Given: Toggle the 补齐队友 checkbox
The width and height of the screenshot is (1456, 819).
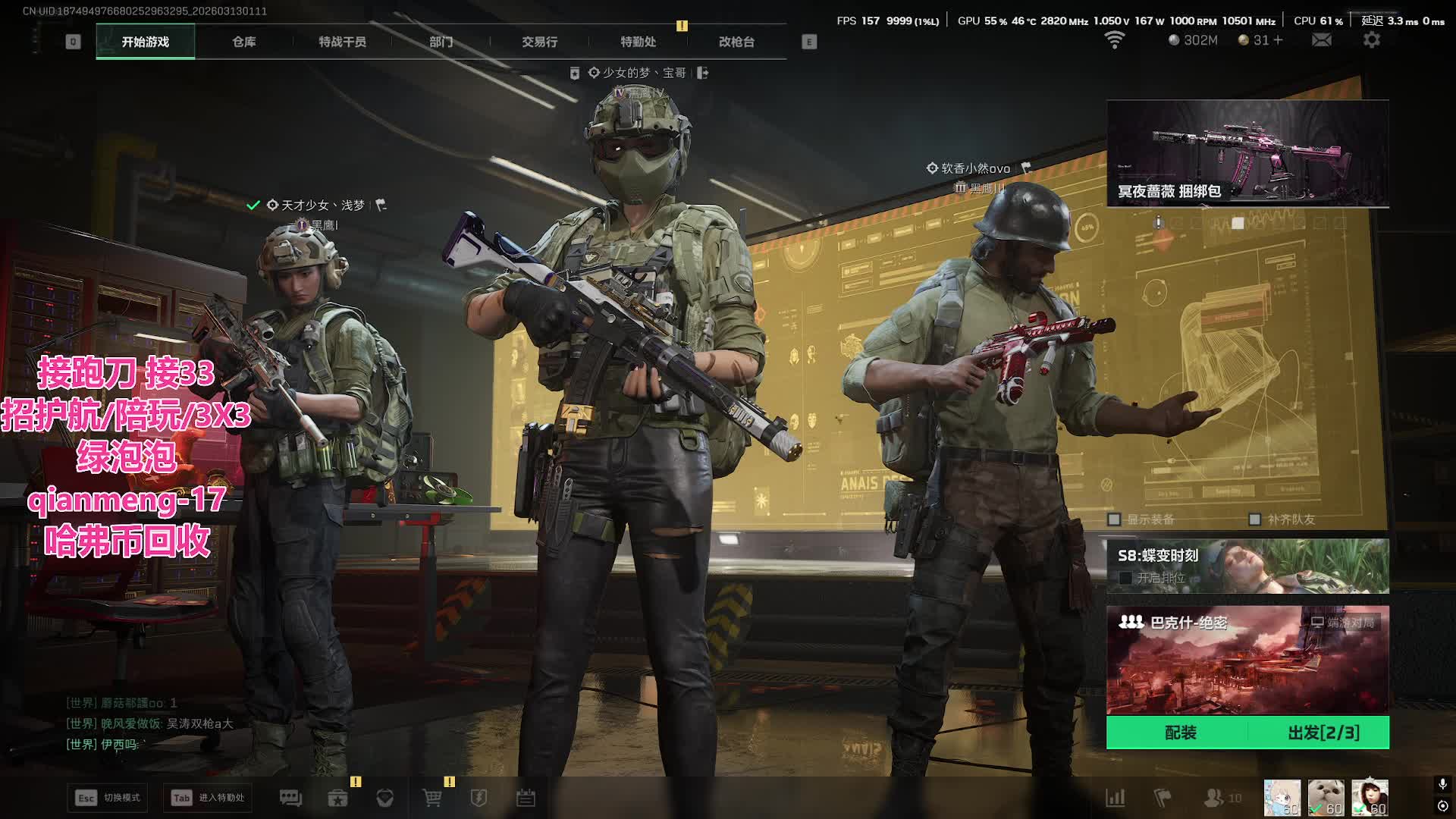Looking at the screenshot, I should point(1254,519).
